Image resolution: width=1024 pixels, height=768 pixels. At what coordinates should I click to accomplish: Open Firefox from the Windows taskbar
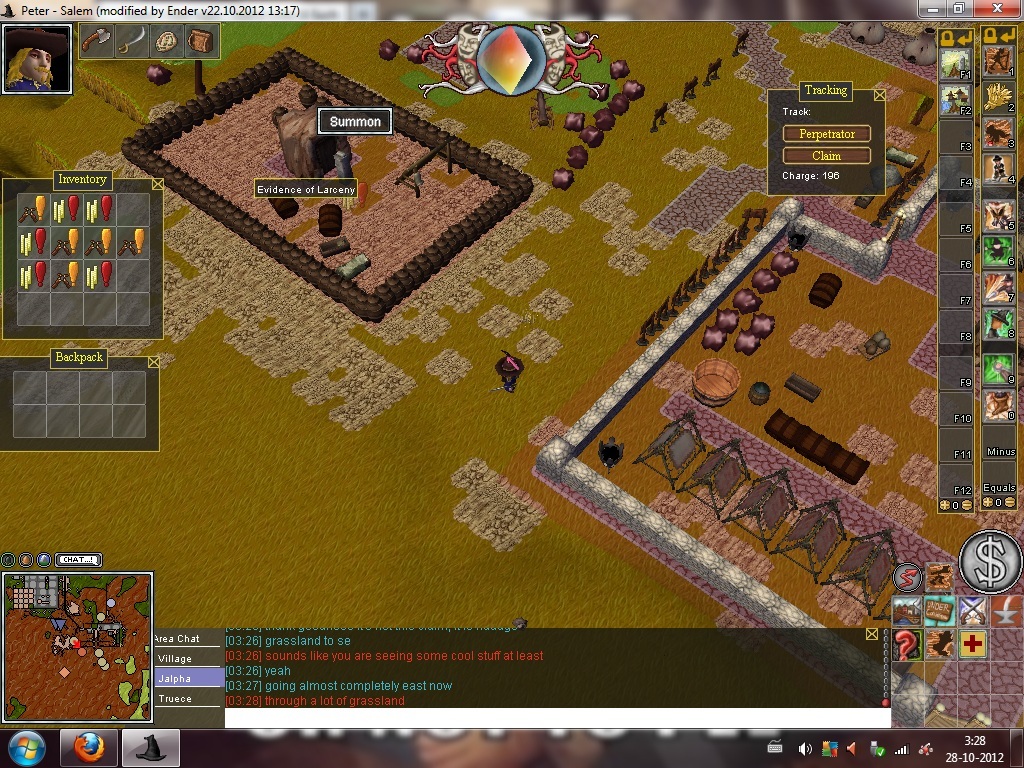(88, 748)
